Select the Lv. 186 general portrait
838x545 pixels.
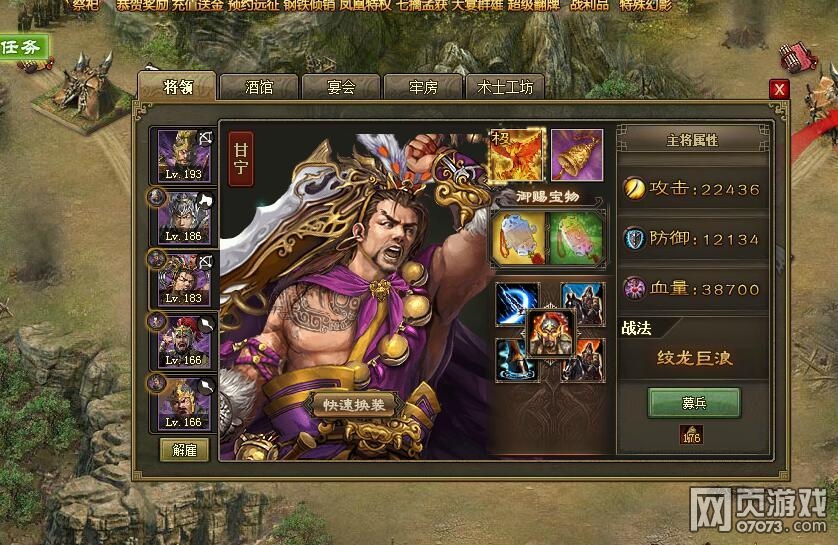[183, 217]
